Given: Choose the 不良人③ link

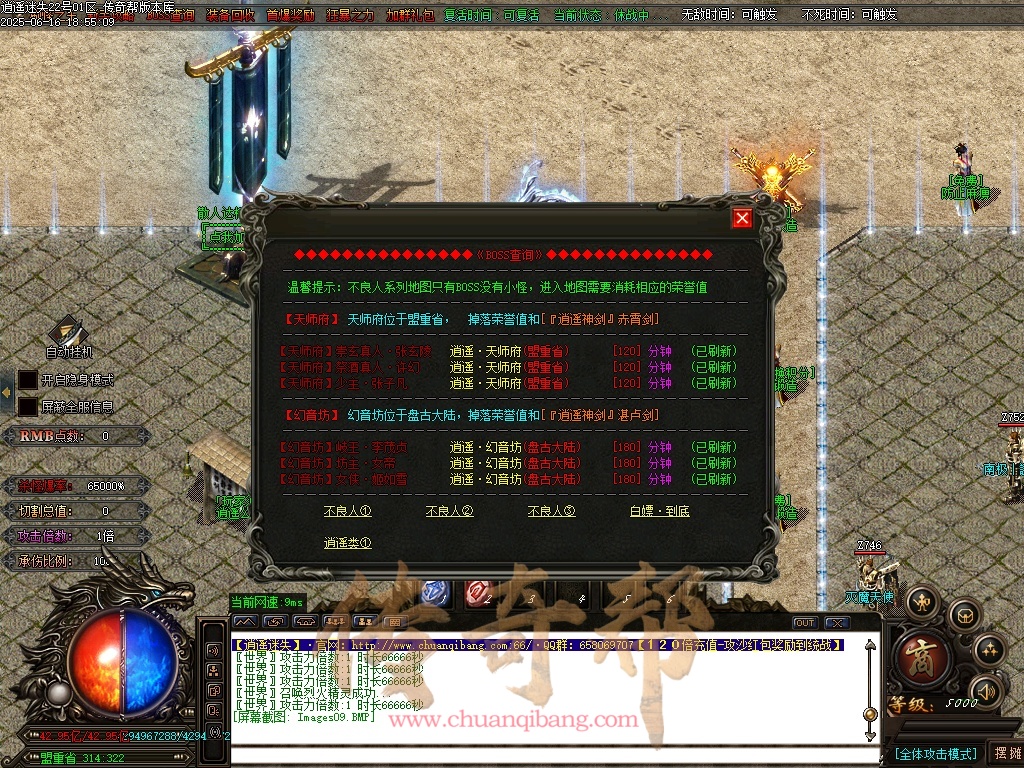Looking at the screenshot, I should [x=551, y=511].
